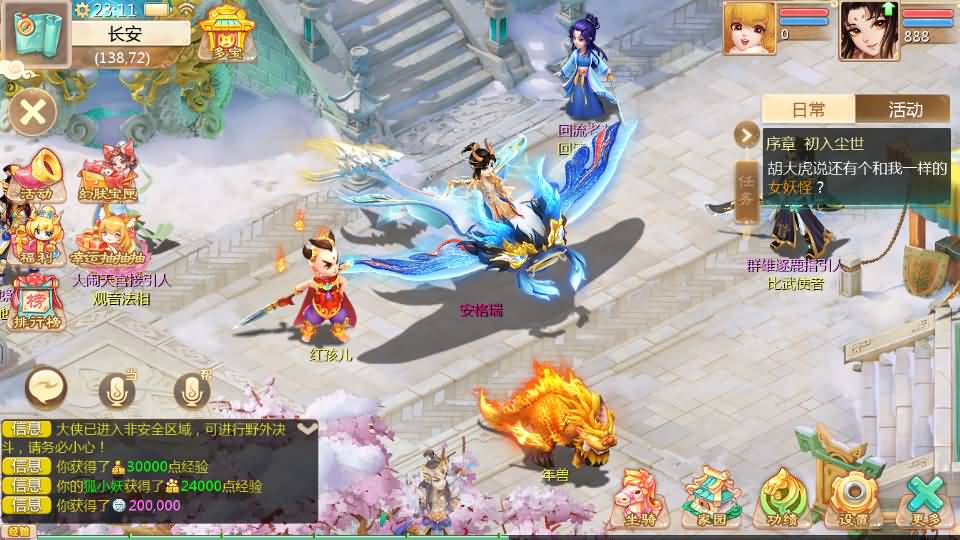Switch to the 活动 quest tab
This screenshot has width=960, height=540.
(903, 109)
